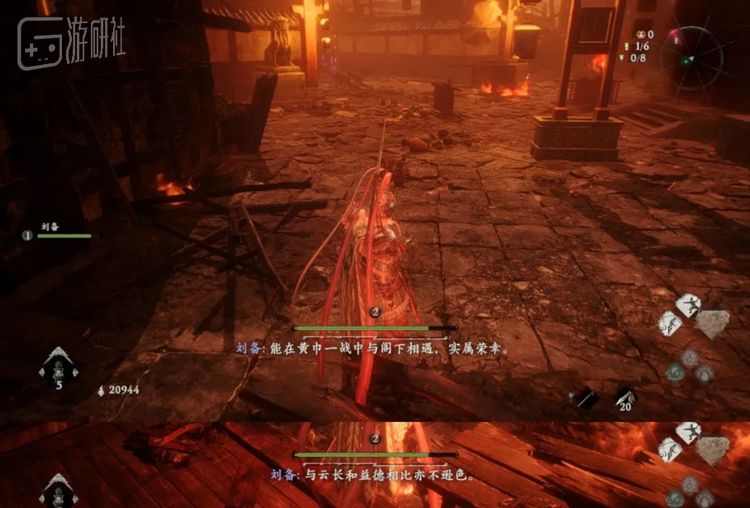Click the morale rank emblem showing 5

pyautogui.click(x=59, y=367)
